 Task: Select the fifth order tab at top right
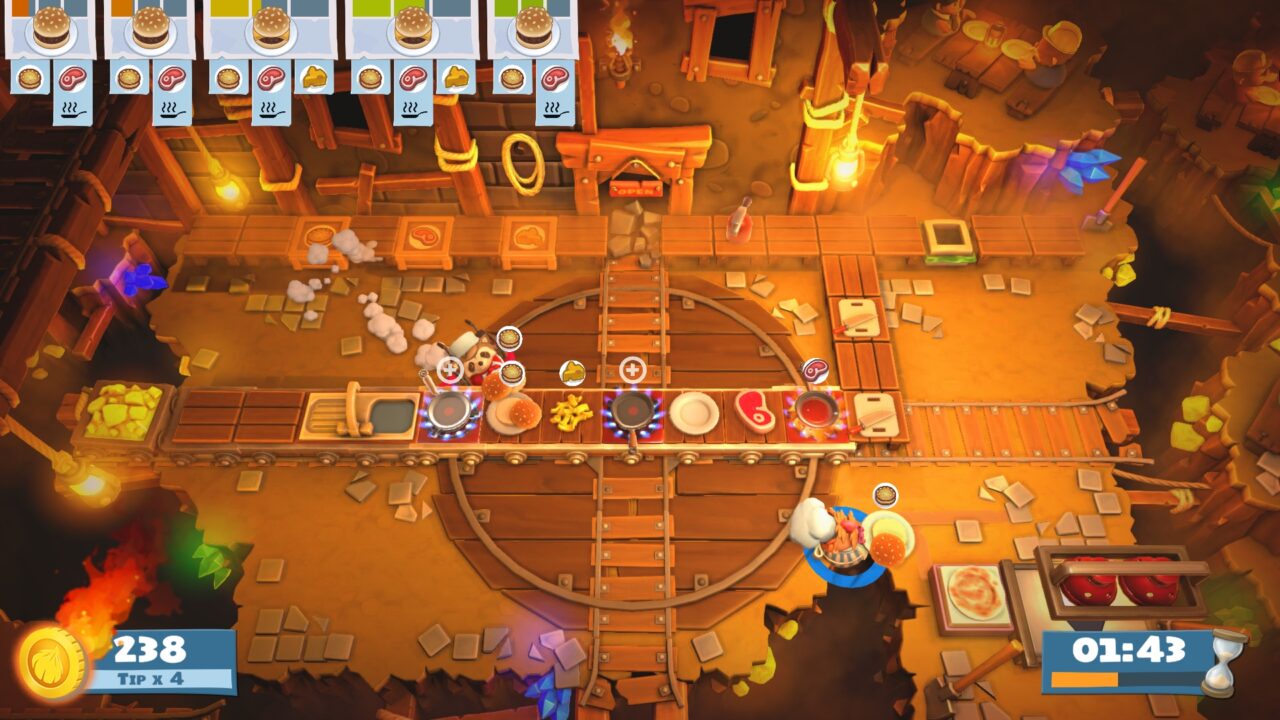pos(537,30)
